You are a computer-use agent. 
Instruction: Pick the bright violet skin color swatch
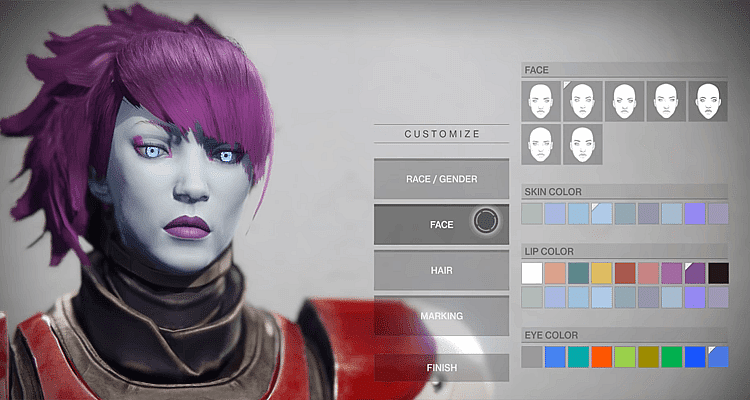click(695, 213)
